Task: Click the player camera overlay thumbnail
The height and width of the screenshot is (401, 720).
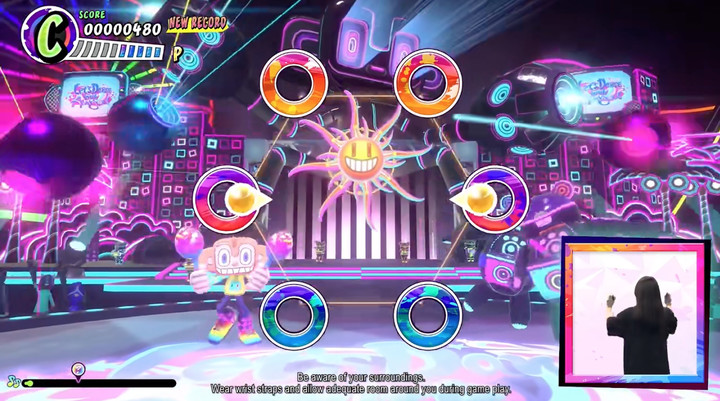Action: pos(632,313)
